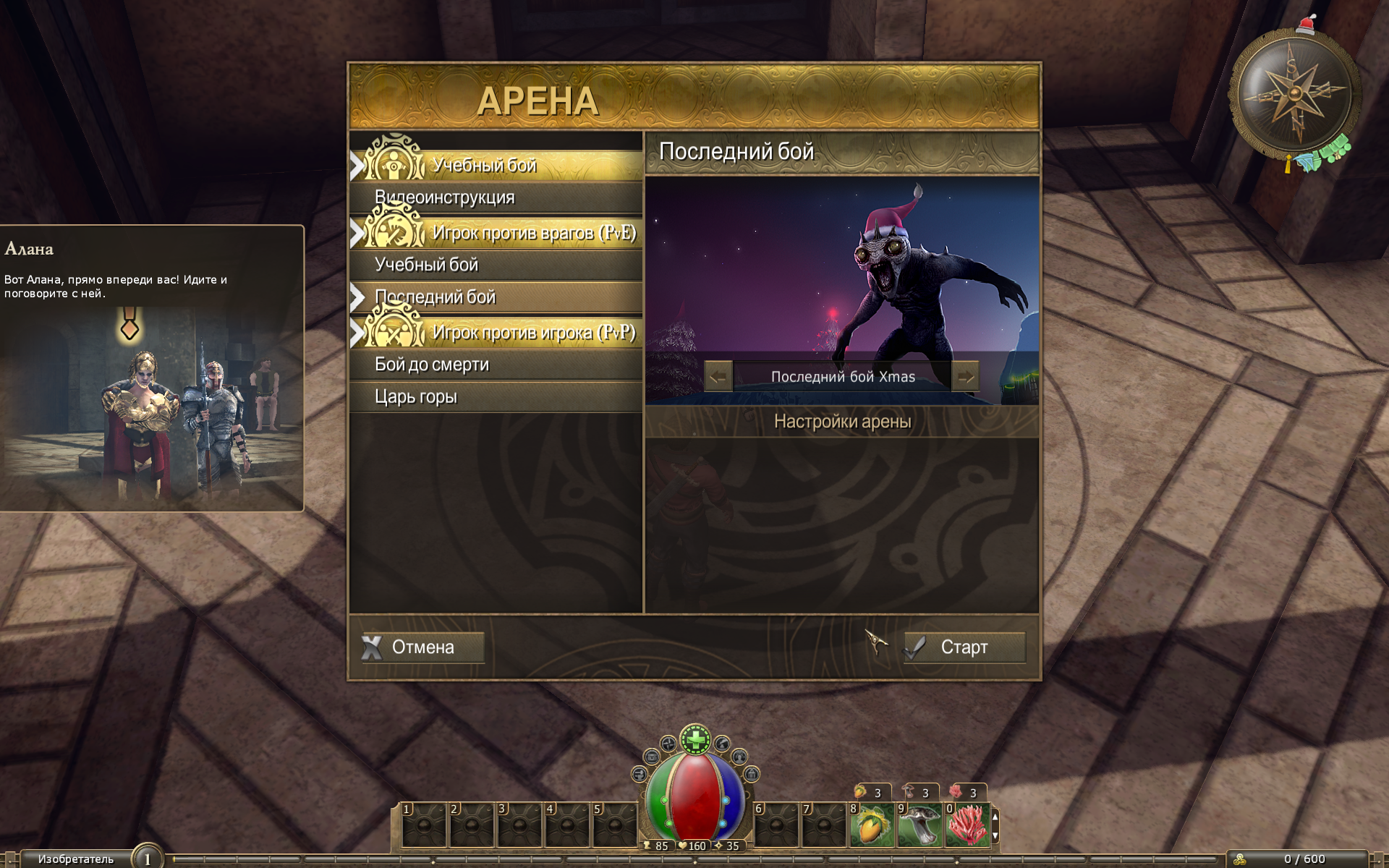Use the mushroom in hotbar slot 9

pos(919,825)
